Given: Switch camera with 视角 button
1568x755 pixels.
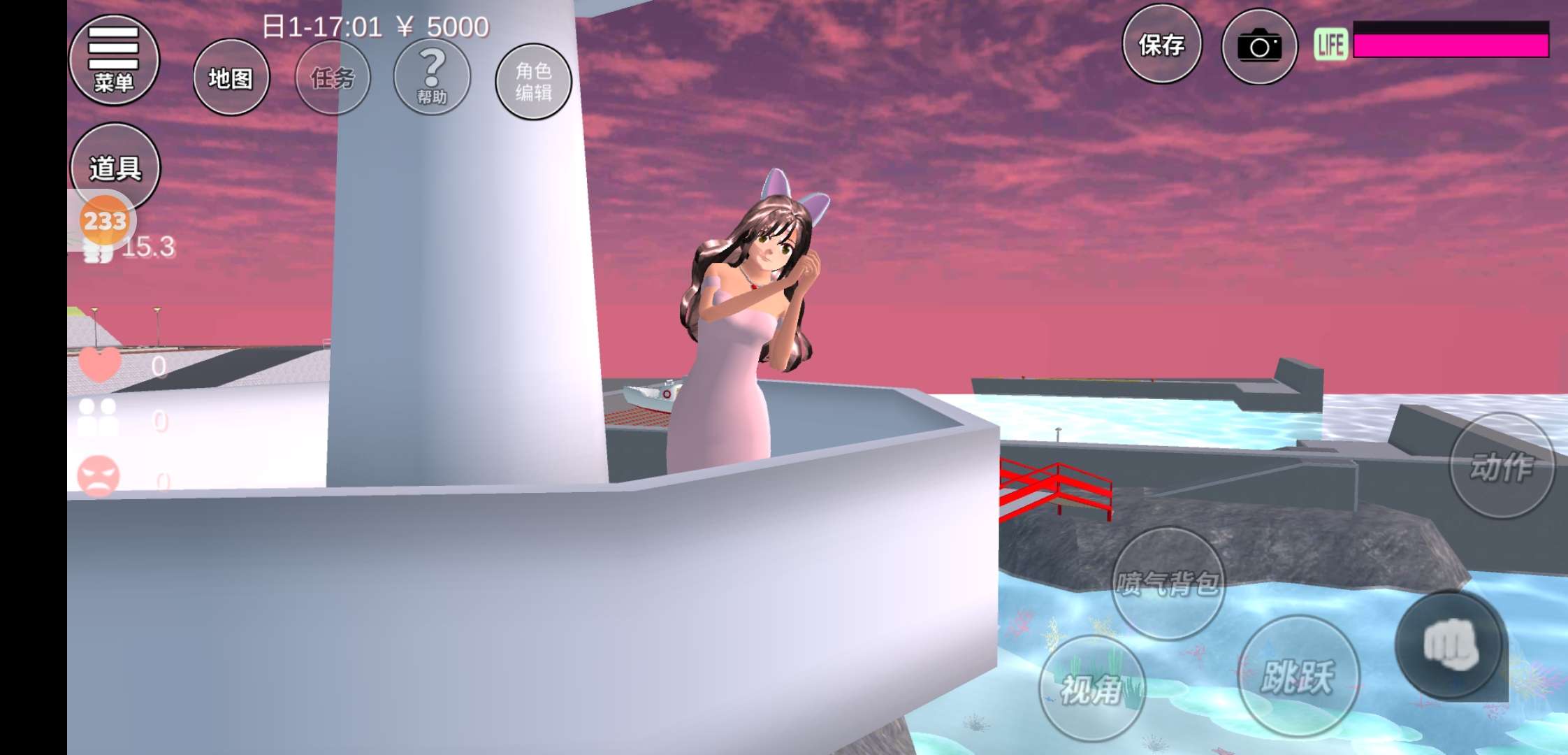Looking at the screenshot, I should [1091, 689].
